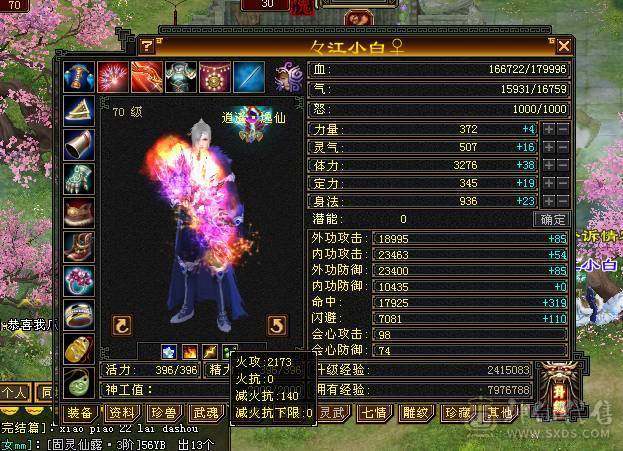Viewport: 623px width, 451px height.
Task: Add a point to 力量 strength
Action: tap(548, 129)
